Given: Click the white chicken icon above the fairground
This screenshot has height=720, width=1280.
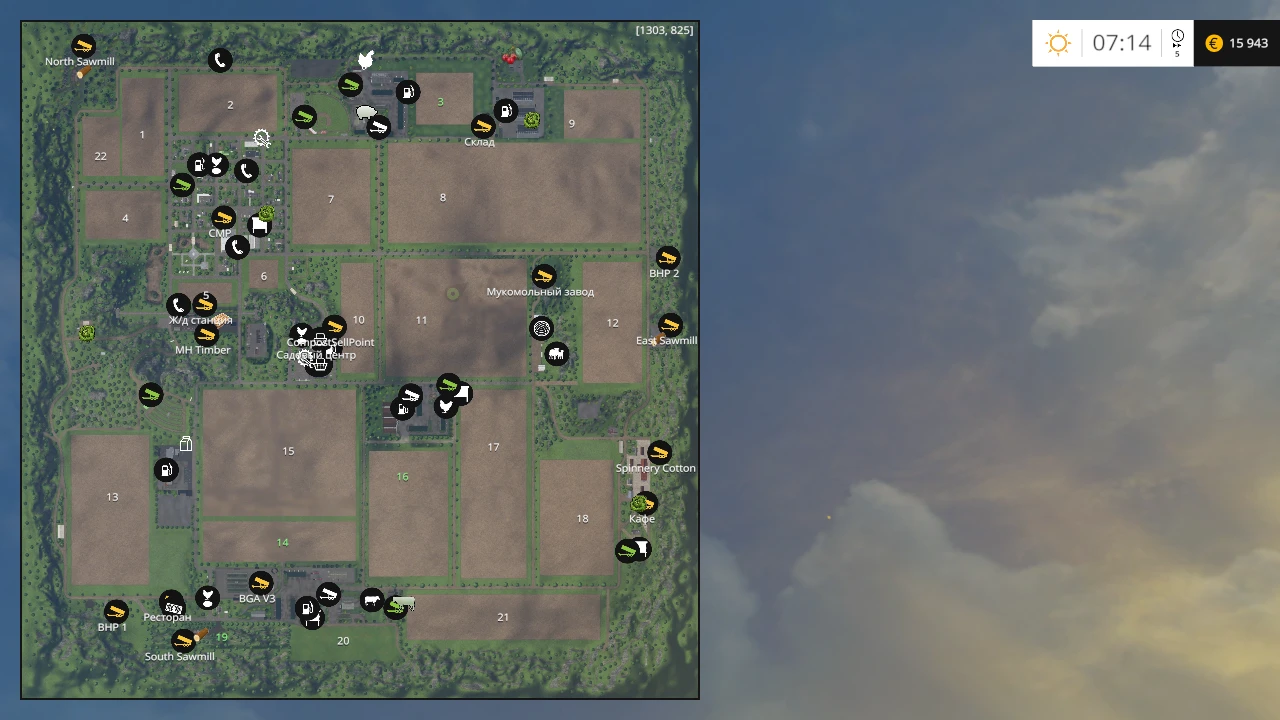Looking at the screenshot, I should (366, 59).
